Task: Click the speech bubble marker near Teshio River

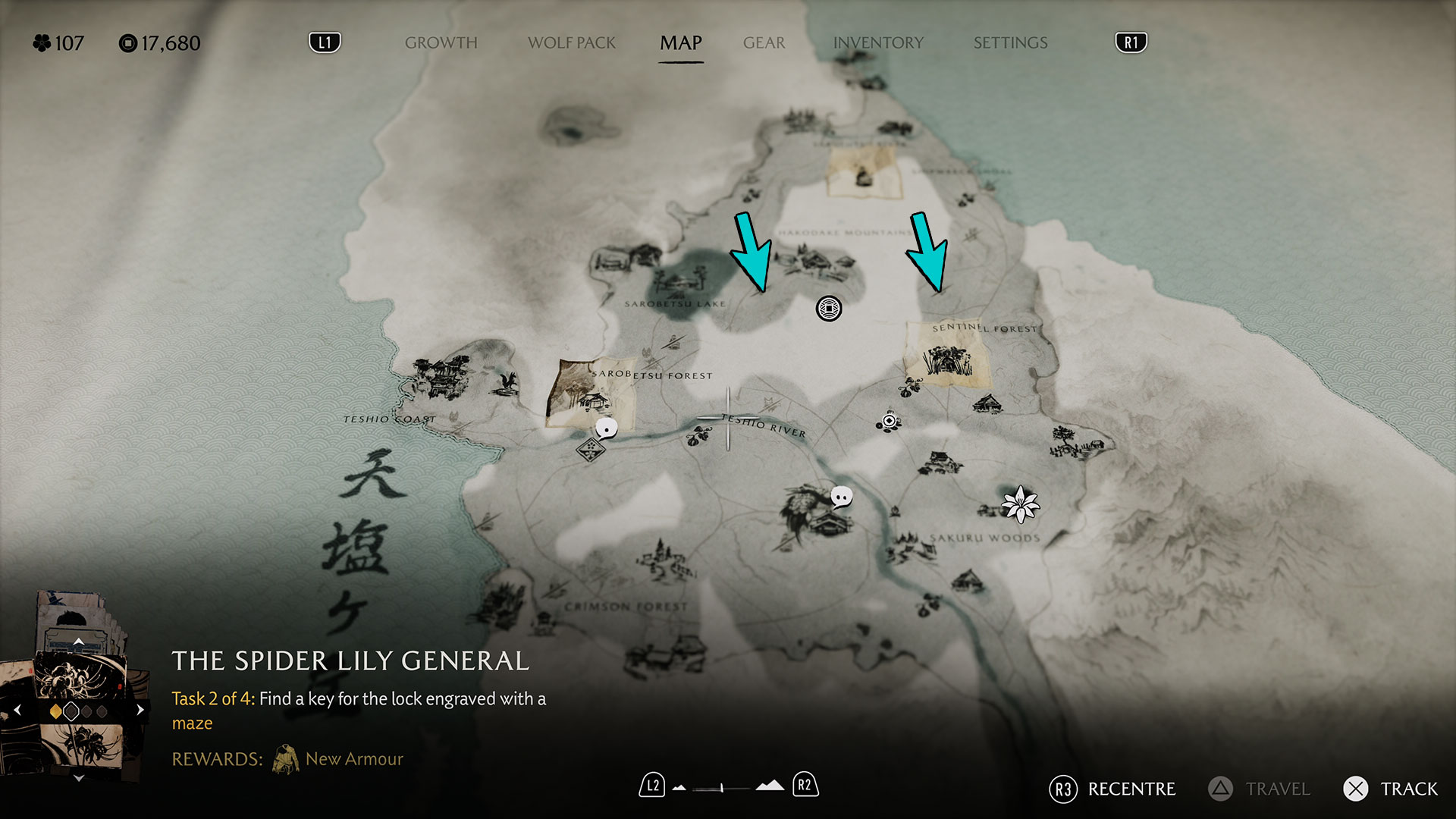Action: click(x=841, y=497)
